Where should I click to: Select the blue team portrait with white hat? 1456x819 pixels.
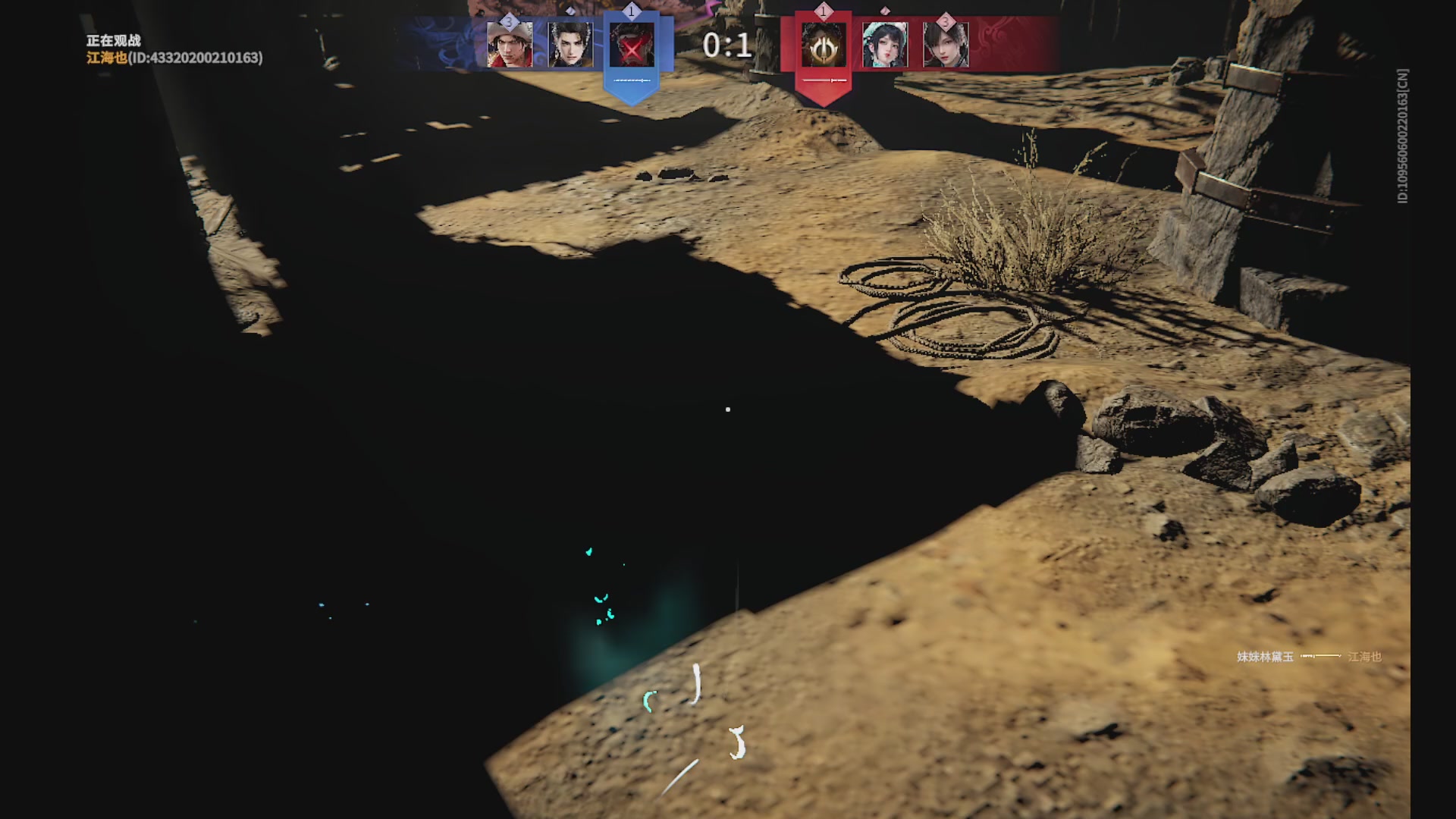click(x=510, y=45)
